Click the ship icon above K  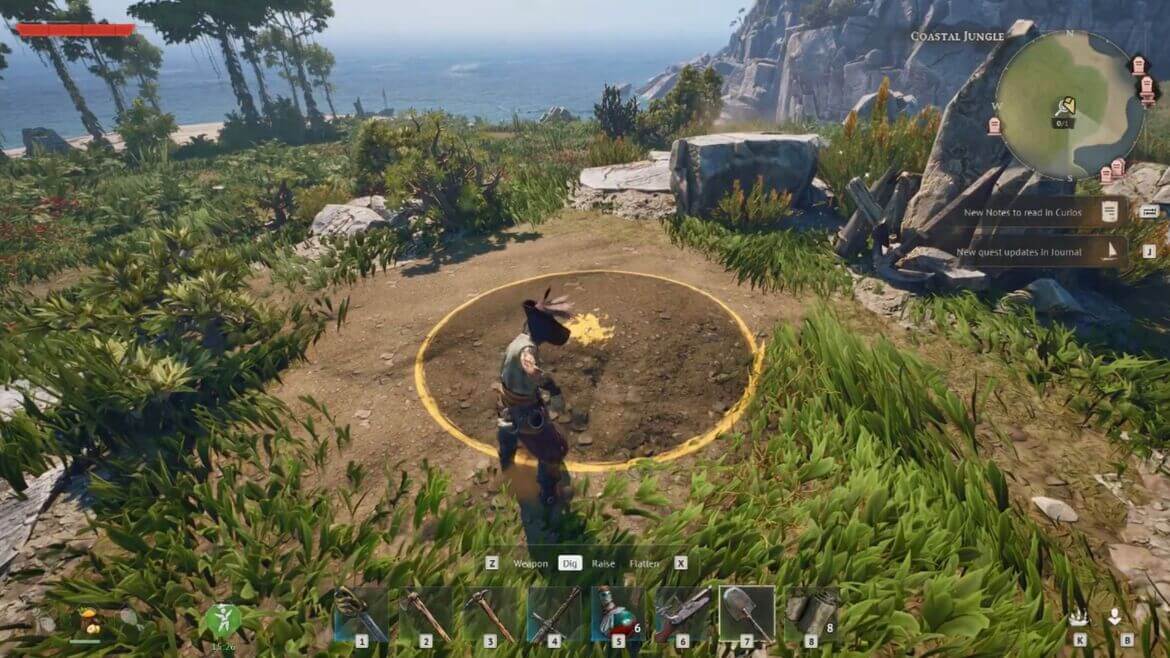[x=1078, y=617]
